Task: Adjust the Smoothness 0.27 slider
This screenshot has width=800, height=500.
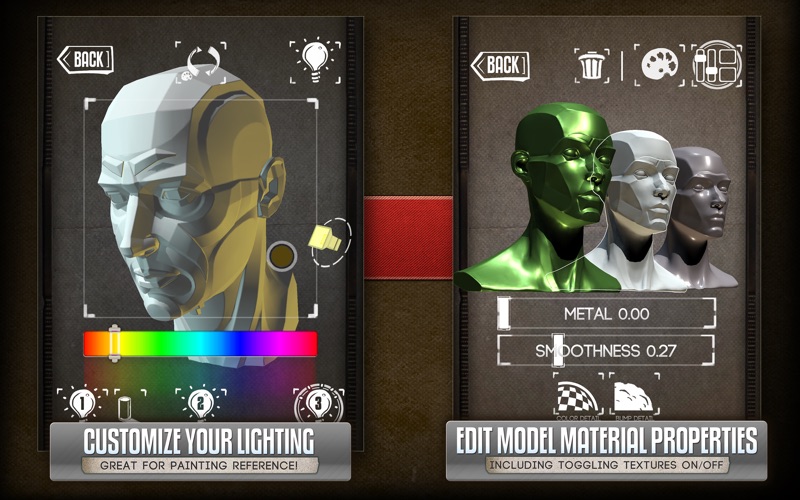Action: [606, 350]
